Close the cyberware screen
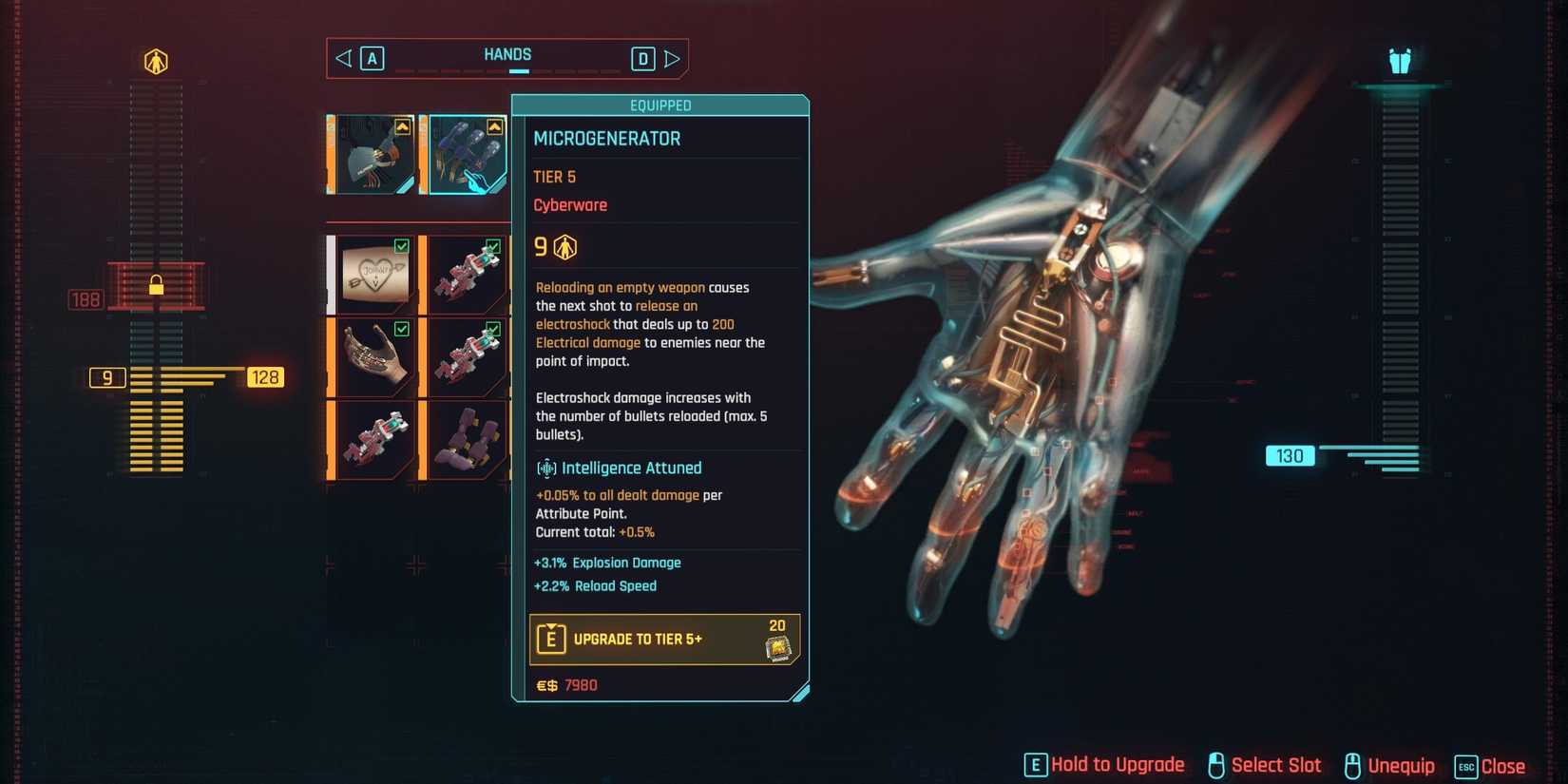Image resolution: width=1568 pixels, height=784 pixels. tap(1490, 766)
